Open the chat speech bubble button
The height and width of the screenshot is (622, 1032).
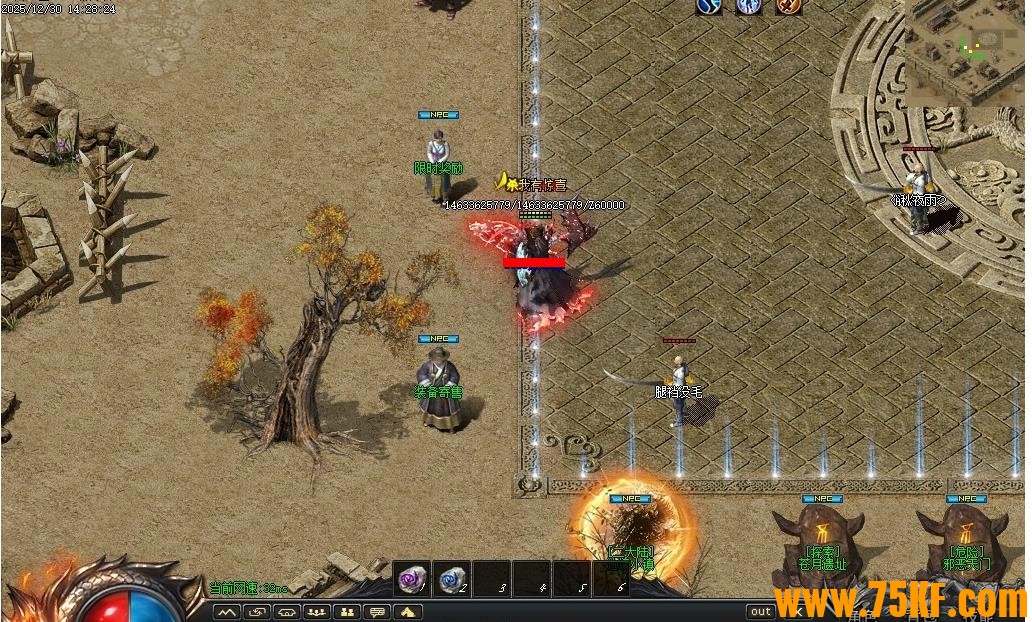(378, 611)
